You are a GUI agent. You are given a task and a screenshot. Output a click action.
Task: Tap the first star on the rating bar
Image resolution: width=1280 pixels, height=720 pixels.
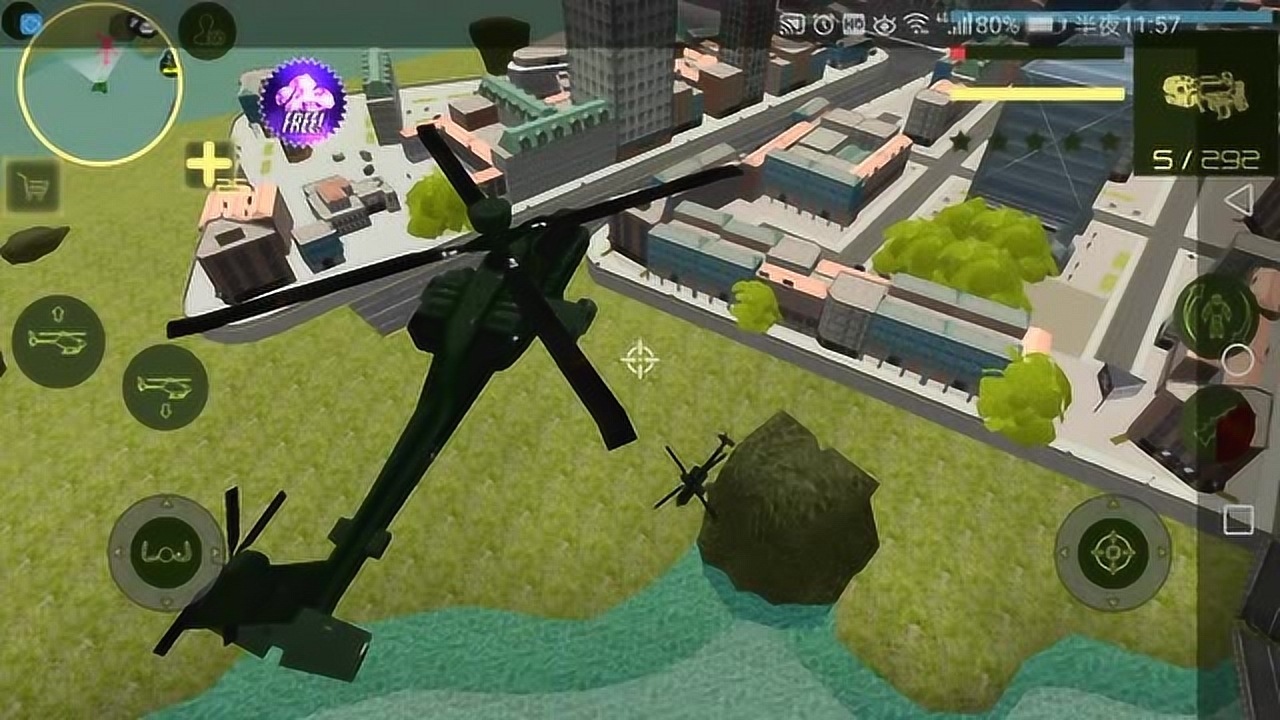959,142
